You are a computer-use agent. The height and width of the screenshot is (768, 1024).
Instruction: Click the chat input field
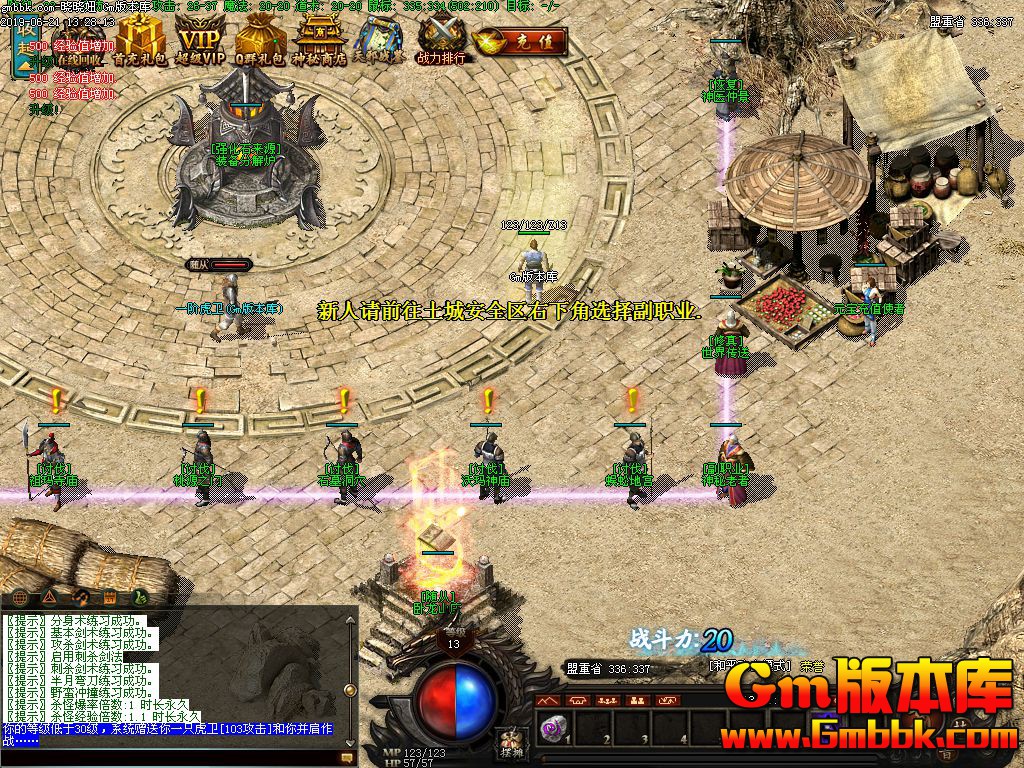click(170, 759)
